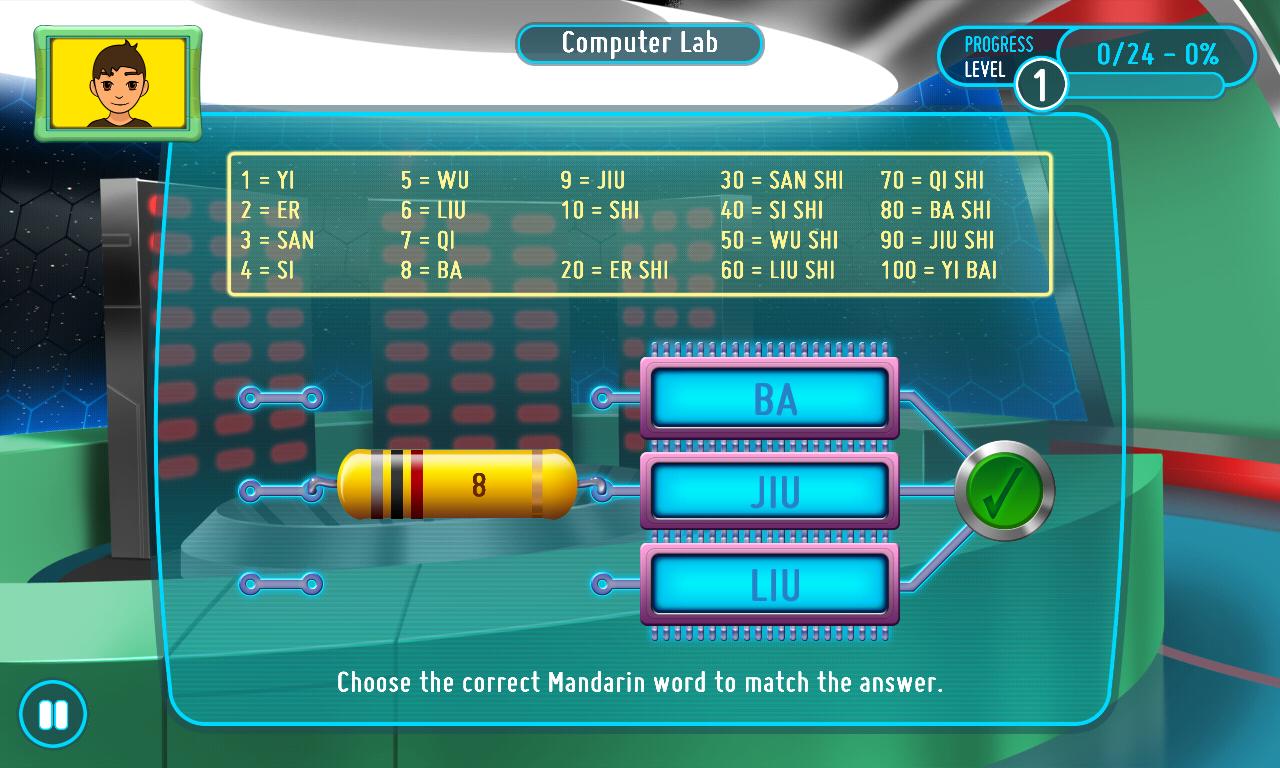The height and width of the screenshot is (768, 1280).
Task: Open the player avatar profile
Action: click(118, 83)
